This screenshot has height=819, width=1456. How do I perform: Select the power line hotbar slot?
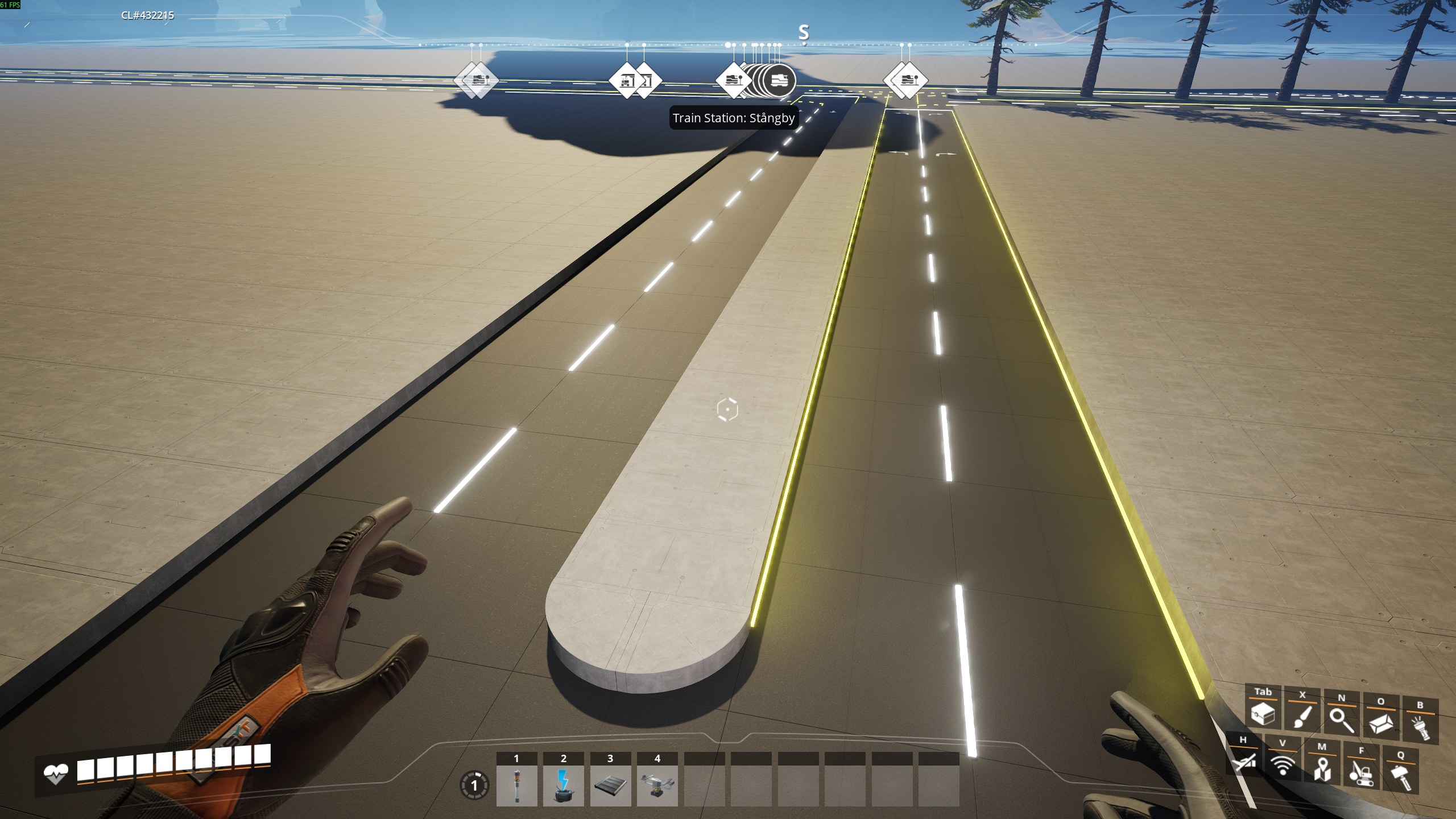pyautogui.click(x=563, y=785)
